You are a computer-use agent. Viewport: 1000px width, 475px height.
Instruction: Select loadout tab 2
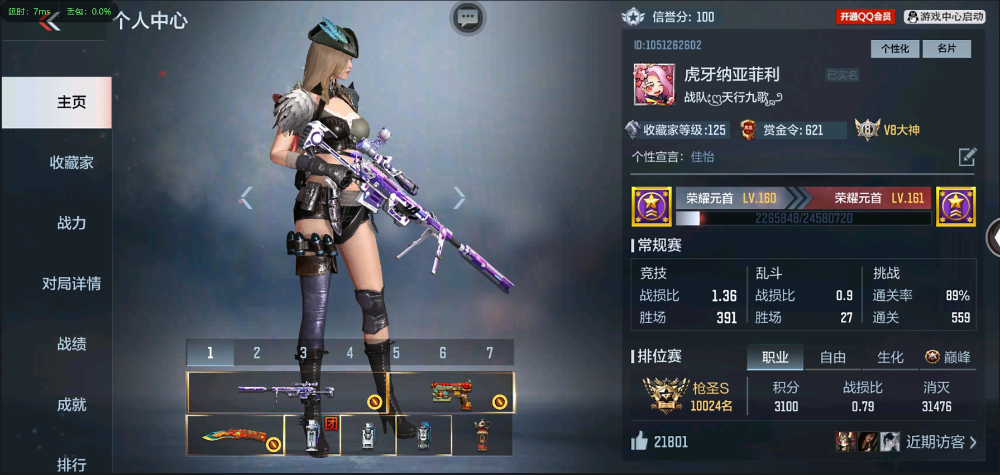(x=257, y=352)
